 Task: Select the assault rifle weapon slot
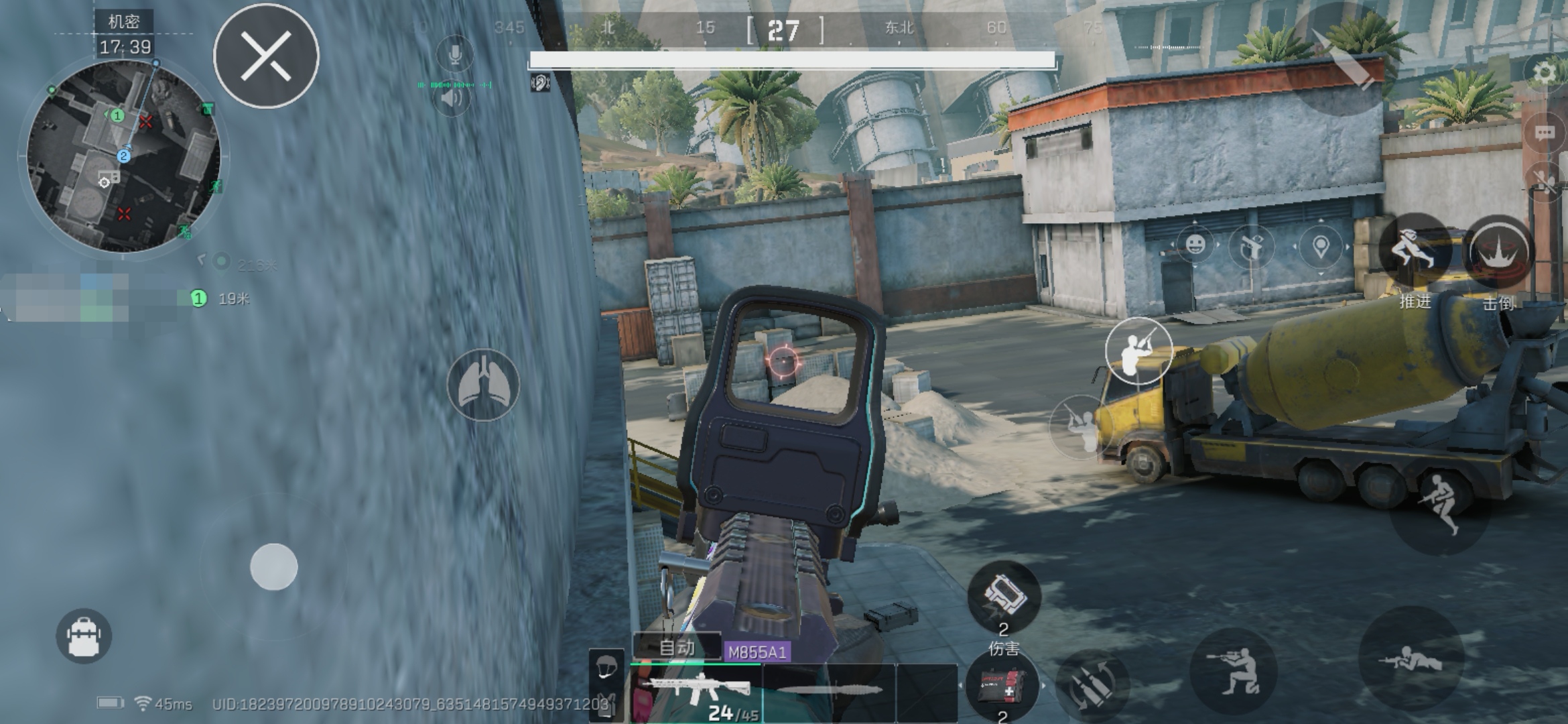696,690
